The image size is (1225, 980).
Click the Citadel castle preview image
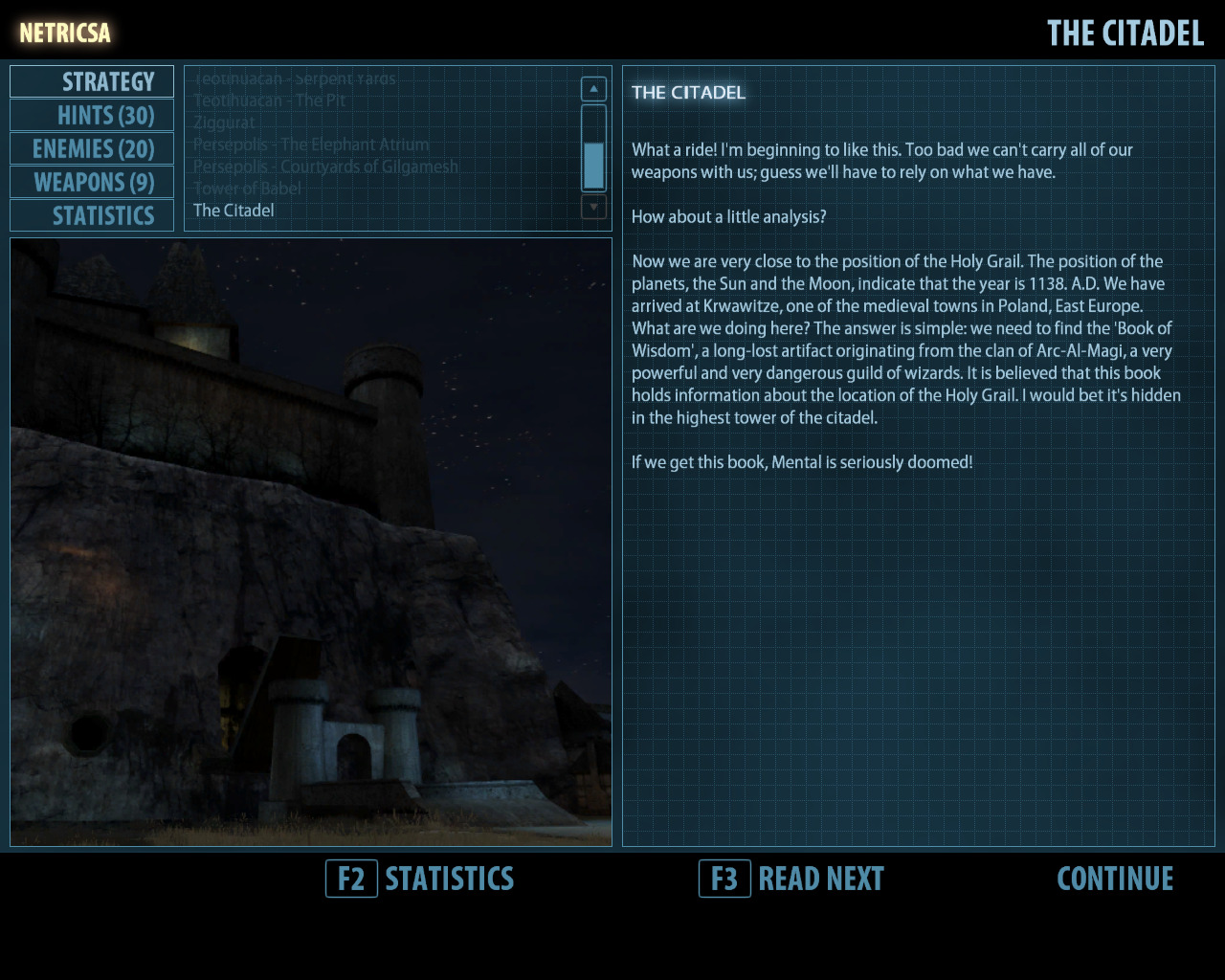[311, 542]
